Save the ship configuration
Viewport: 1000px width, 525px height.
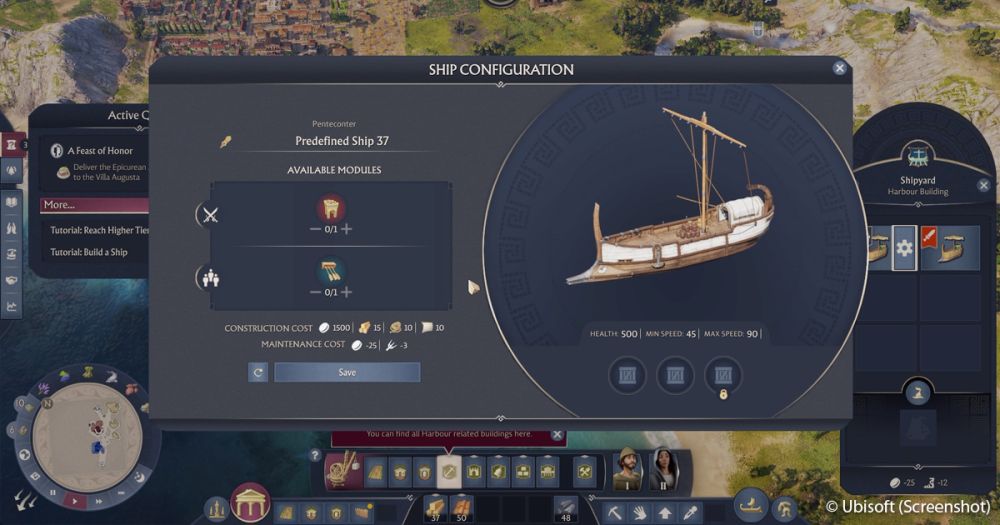347,372
